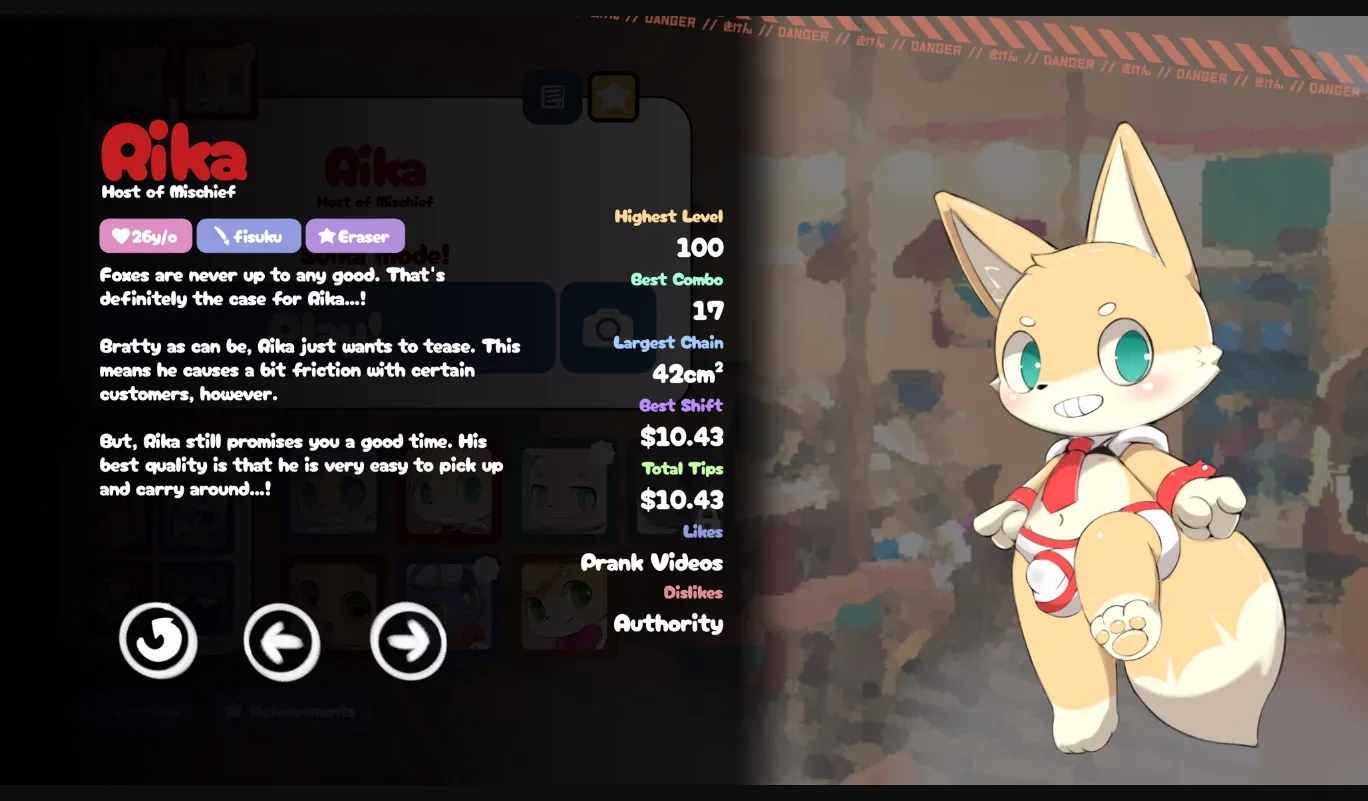
Task: Expand the Best Shift stat entry
Action: (x=684, y=405)
